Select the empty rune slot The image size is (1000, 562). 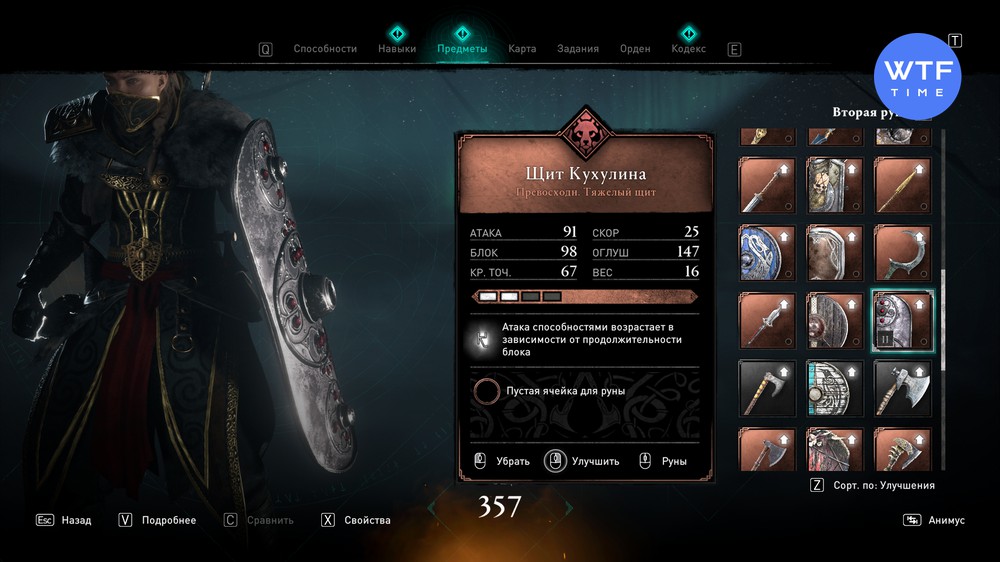[x=487, y=391]
